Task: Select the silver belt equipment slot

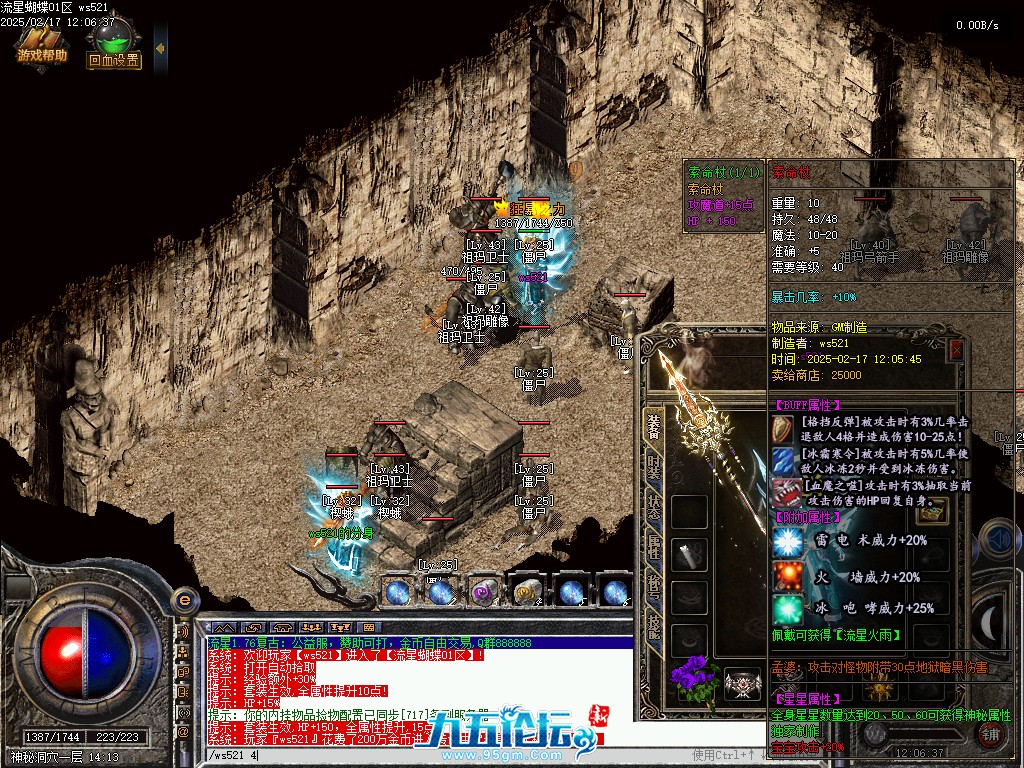Action: 741,683
